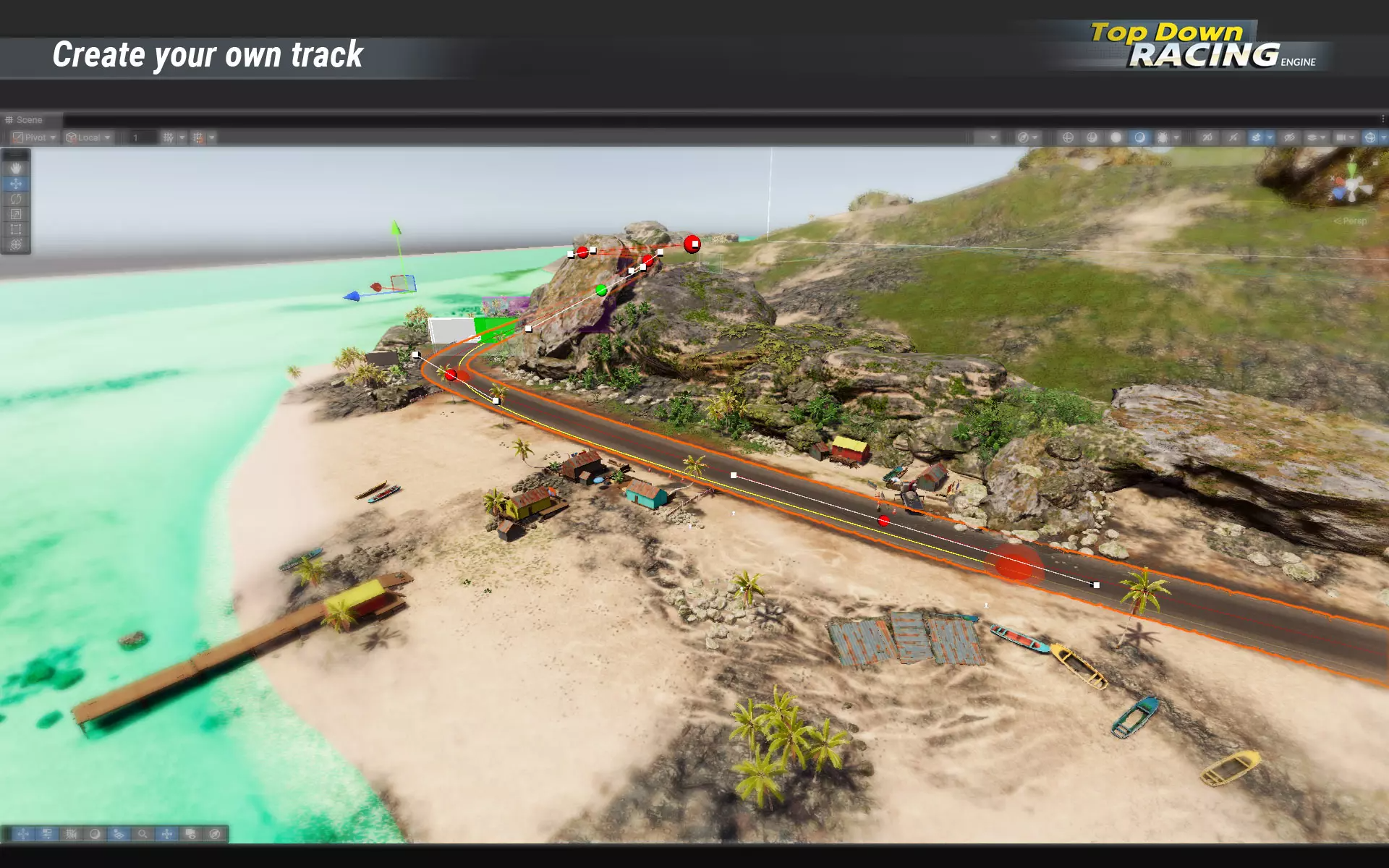Select the scale tool
Image resolution: width=1389 pixels, height=868 pixels.
16,214
